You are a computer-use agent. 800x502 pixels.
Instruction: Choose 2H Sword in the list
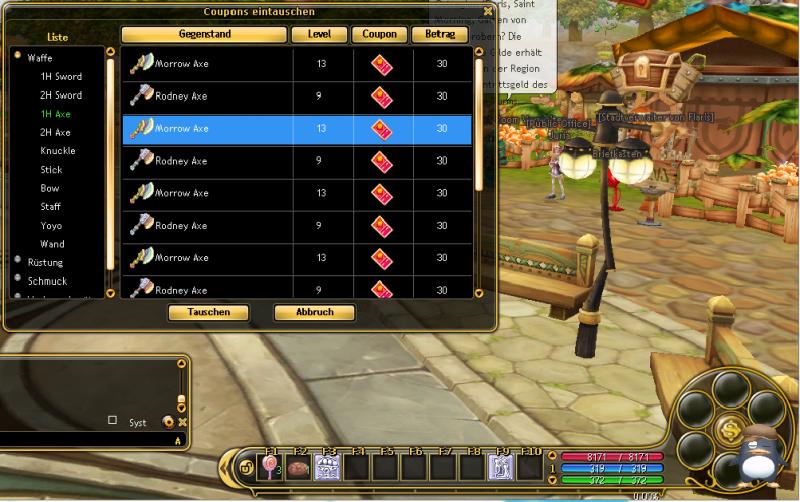(x=61, y=95)
